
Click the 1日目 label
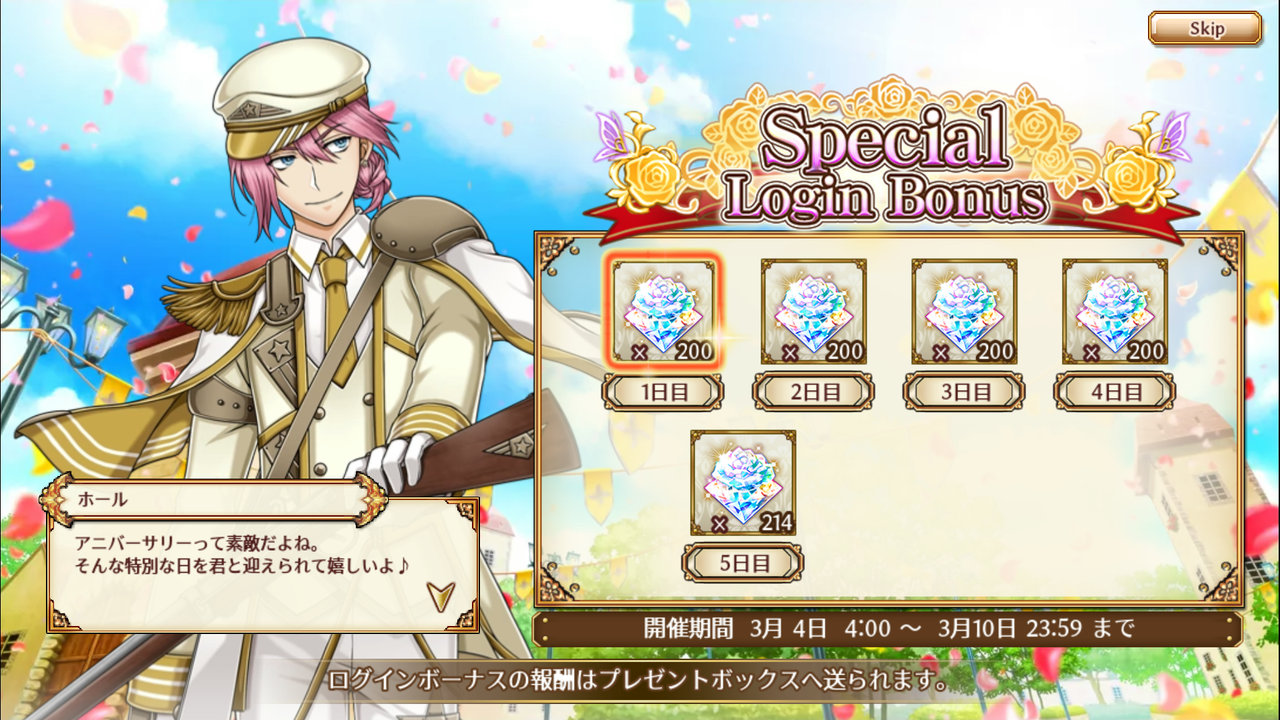662,391
